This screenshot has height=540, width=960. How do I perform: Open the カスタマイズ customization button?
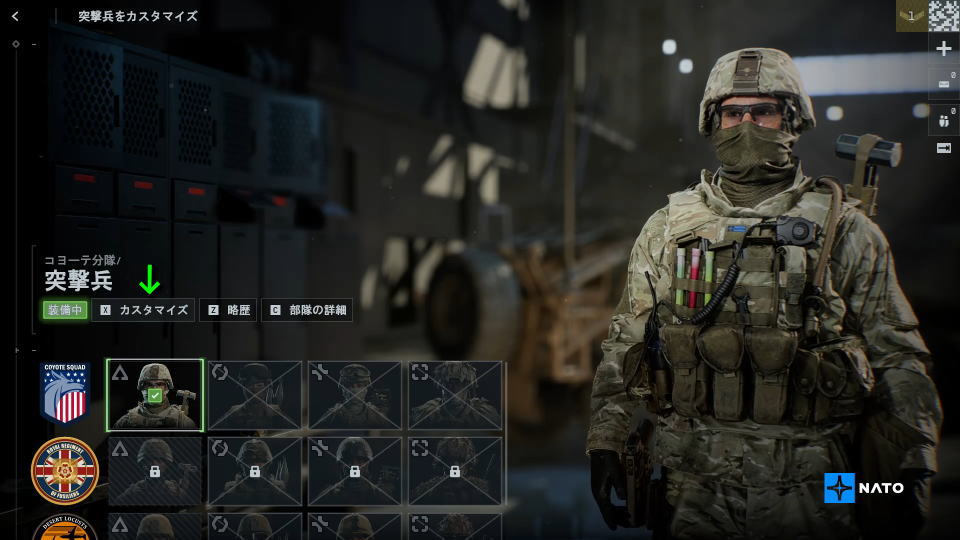[x=143, y=310]
